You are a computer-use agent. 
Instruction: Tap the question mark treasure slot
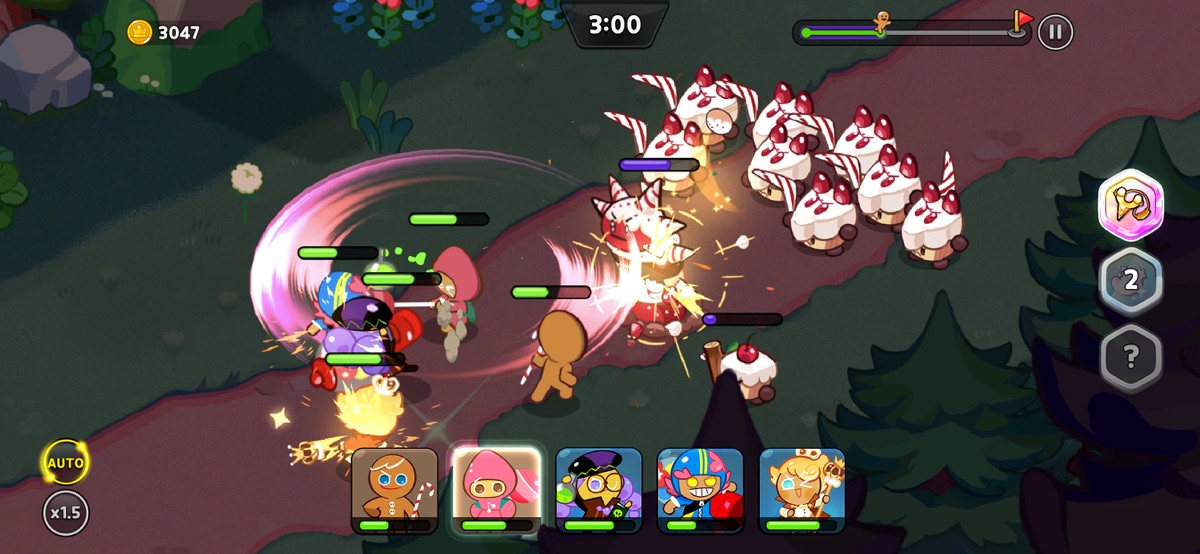click(1131, 356)
